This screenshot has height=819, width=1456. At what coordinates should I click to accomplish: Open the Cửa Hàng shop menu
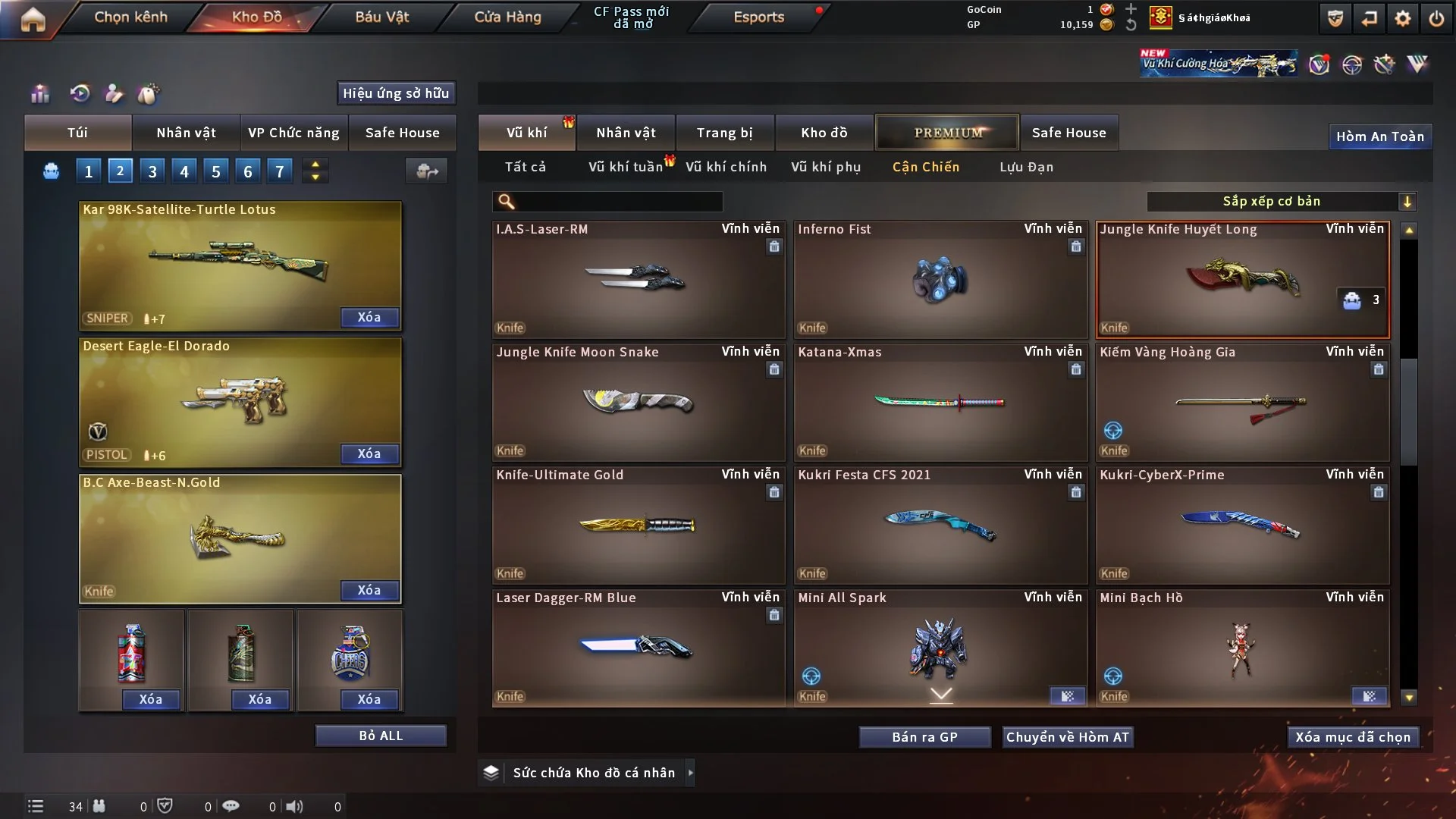(x=507, y=17)
